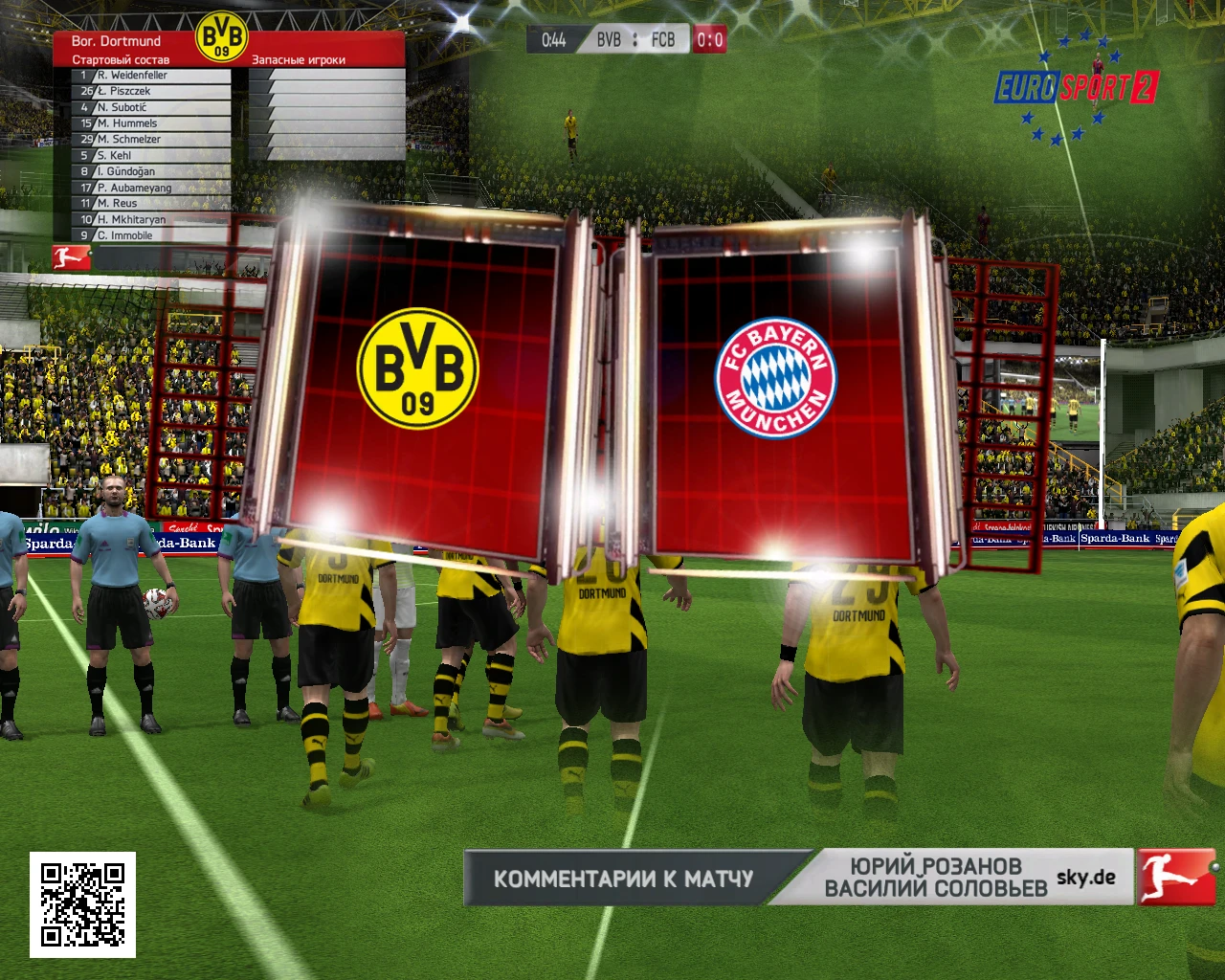Click the sky.de logo in the commentary bar
This screenshot has width=1225, height=980.
point(1086,876)
